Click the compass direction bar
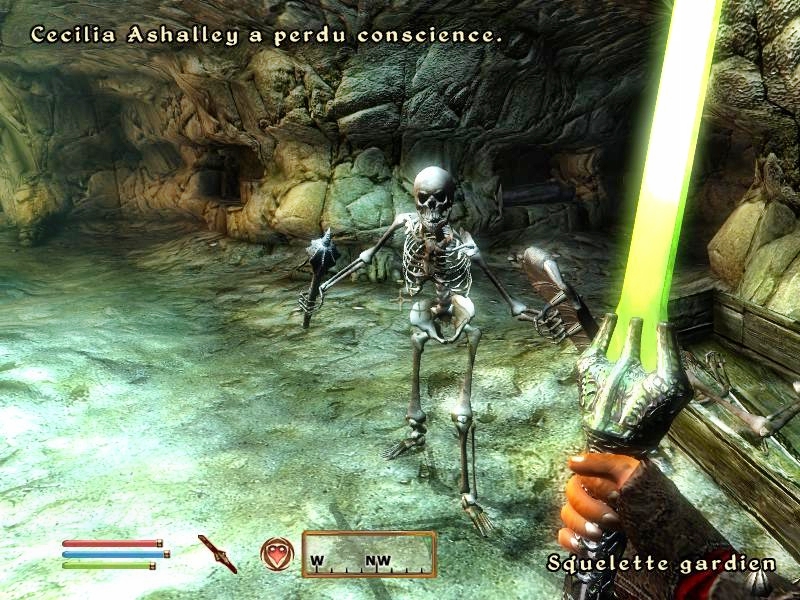 (x=369, y=554)
